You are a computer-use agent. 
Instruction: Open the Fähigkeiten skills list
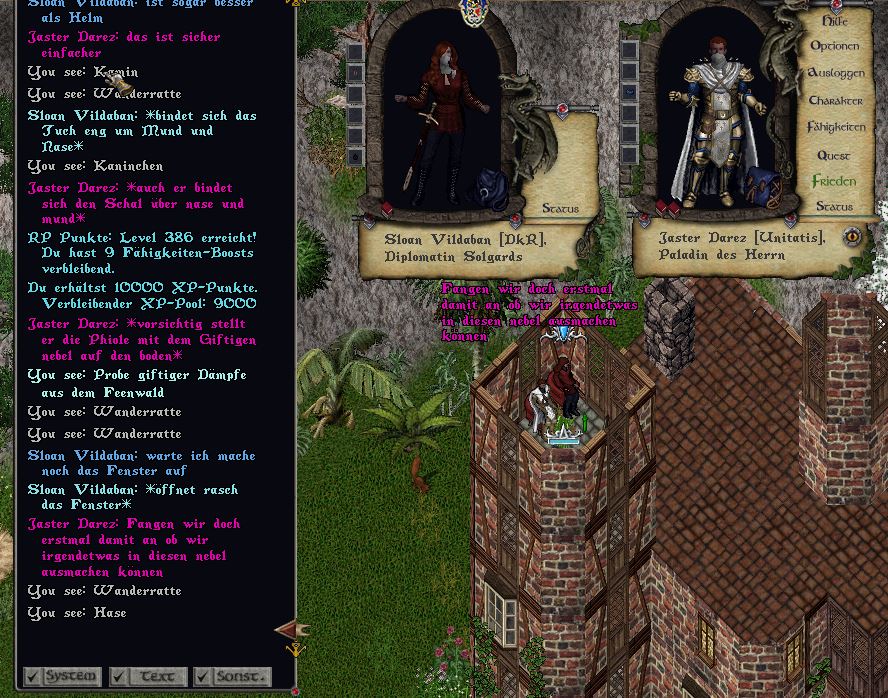(x=835, y=127)
